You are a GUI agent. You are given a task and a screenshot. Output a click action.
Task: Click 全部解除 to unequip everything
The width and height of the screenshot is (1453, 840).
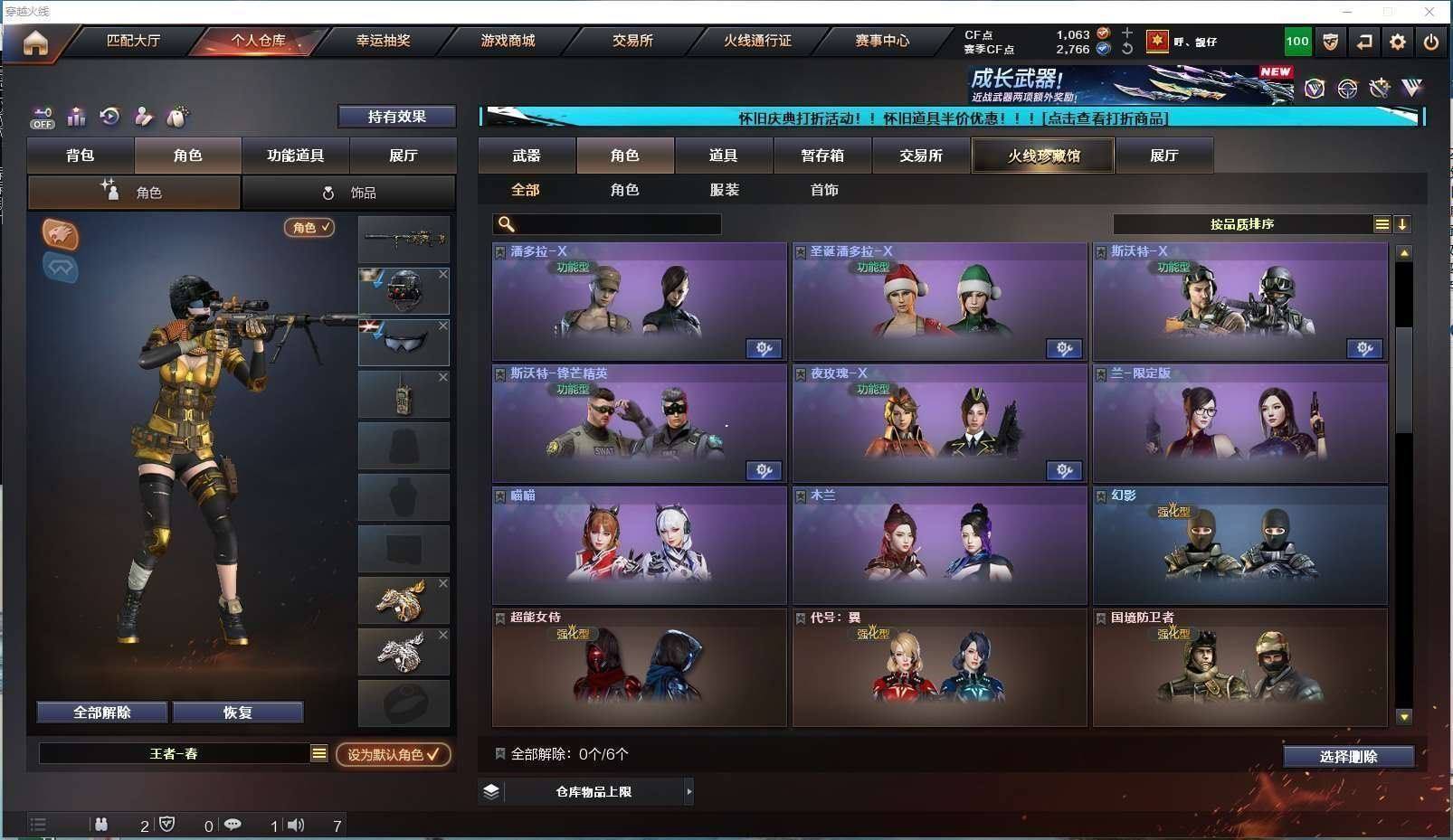tap(102, 713)
